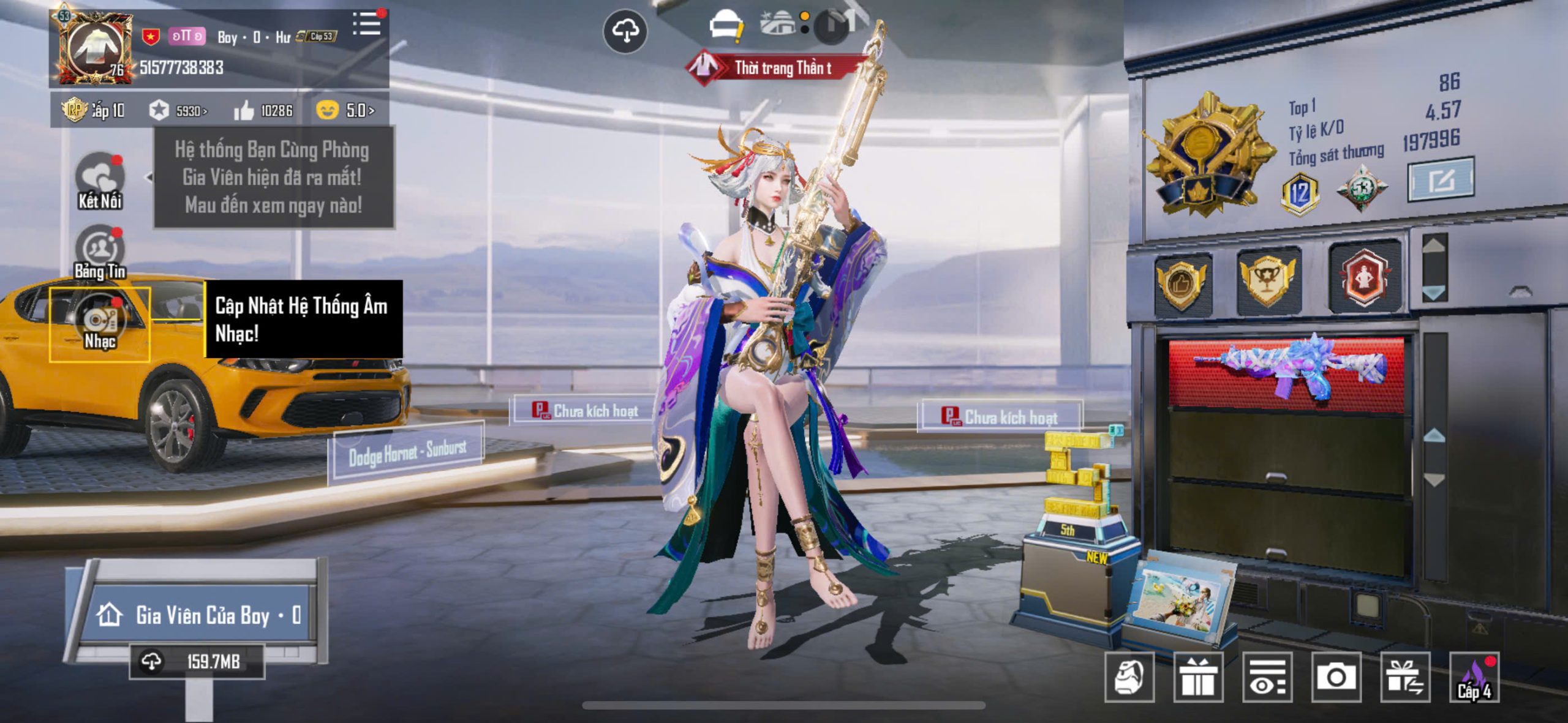This screenshot has height=723, width=1568.
Task: View the popularity star count 5930
Action: 178,111
